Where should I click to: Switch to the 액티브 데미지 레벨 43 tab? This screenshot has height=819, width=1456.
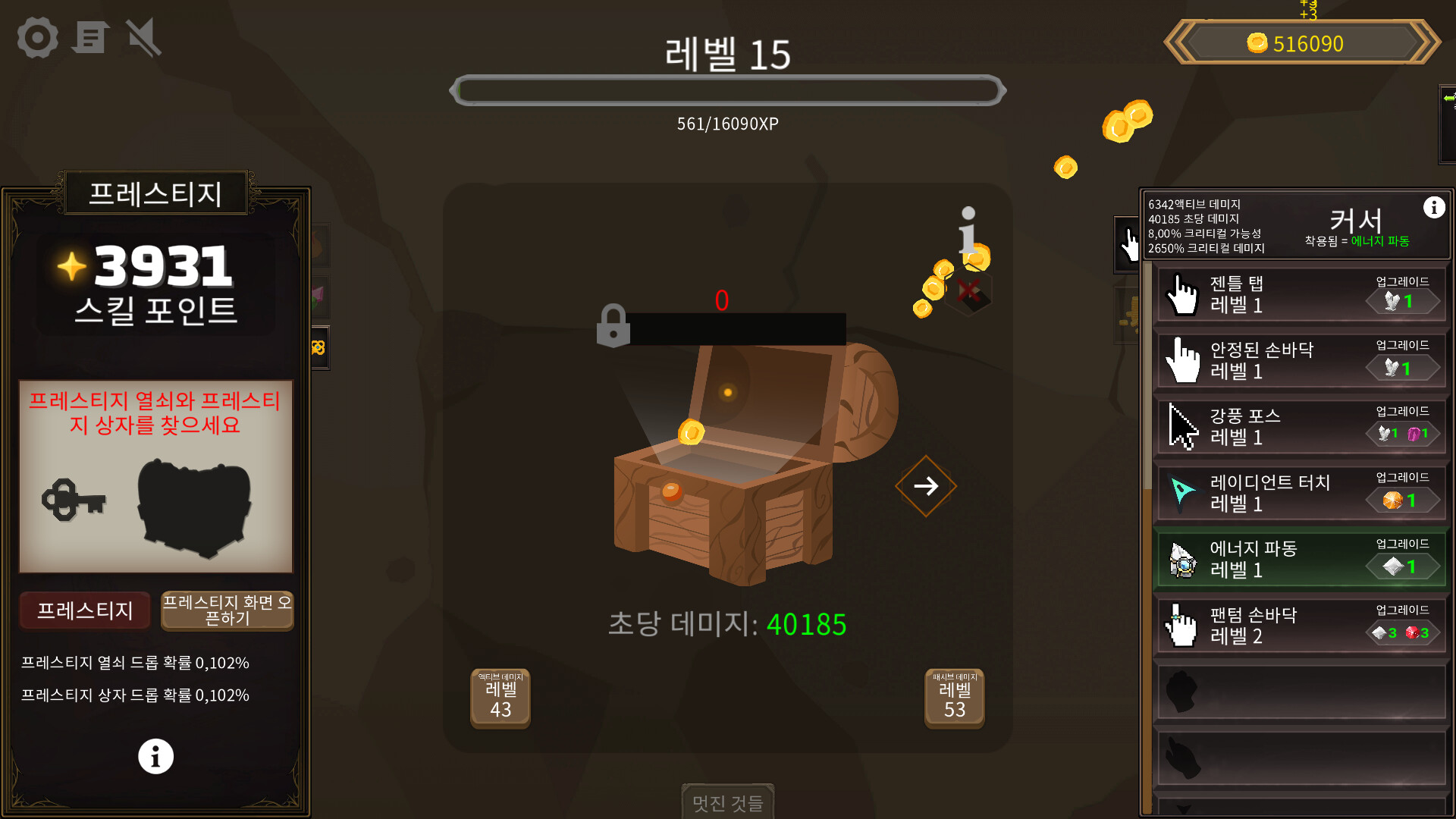[500, 698]
